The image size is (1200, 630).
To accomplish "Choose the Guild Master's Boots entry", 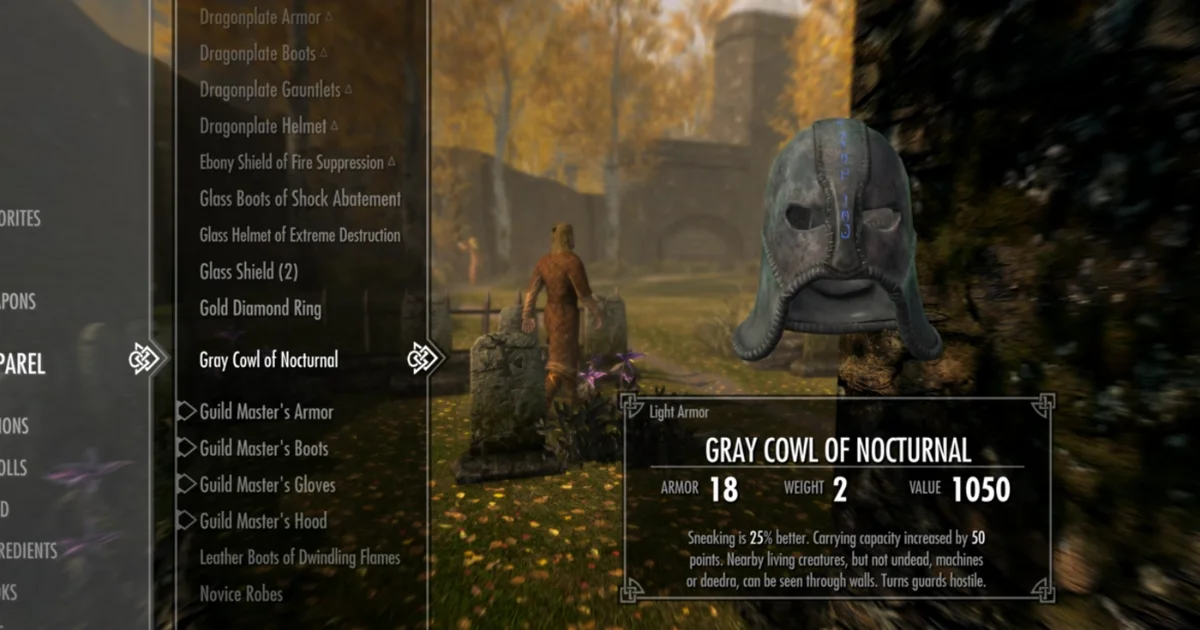I will pos(264,449).
